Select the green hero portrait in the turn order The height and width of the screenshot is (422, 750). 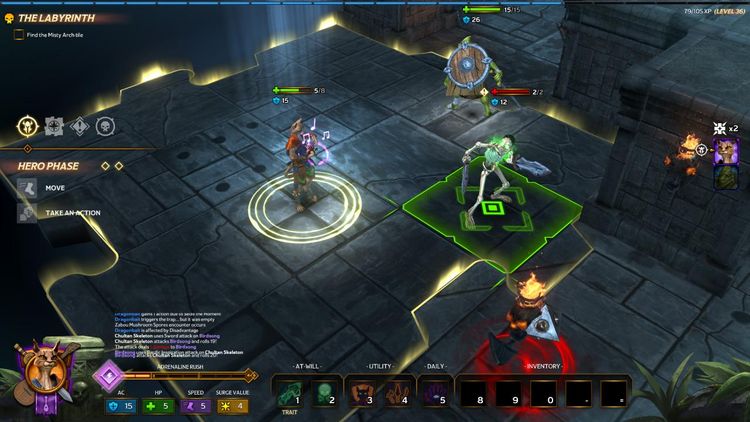727,176
